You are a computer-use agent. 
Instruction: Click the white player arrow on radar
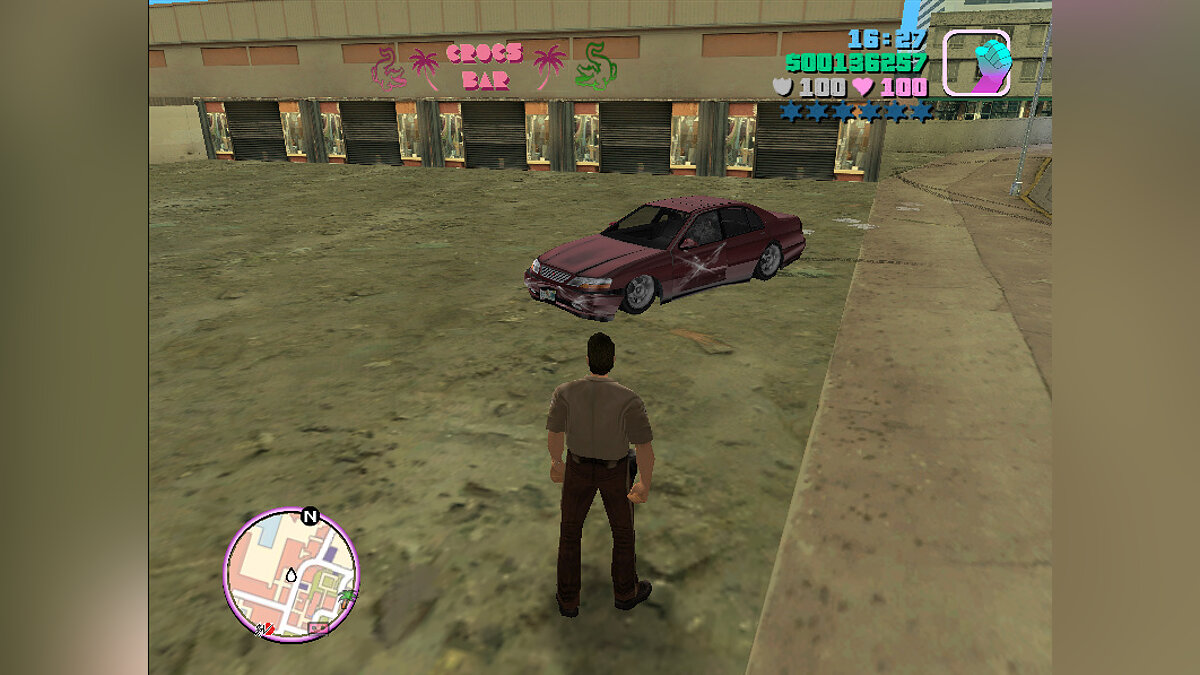click(291, 575)
